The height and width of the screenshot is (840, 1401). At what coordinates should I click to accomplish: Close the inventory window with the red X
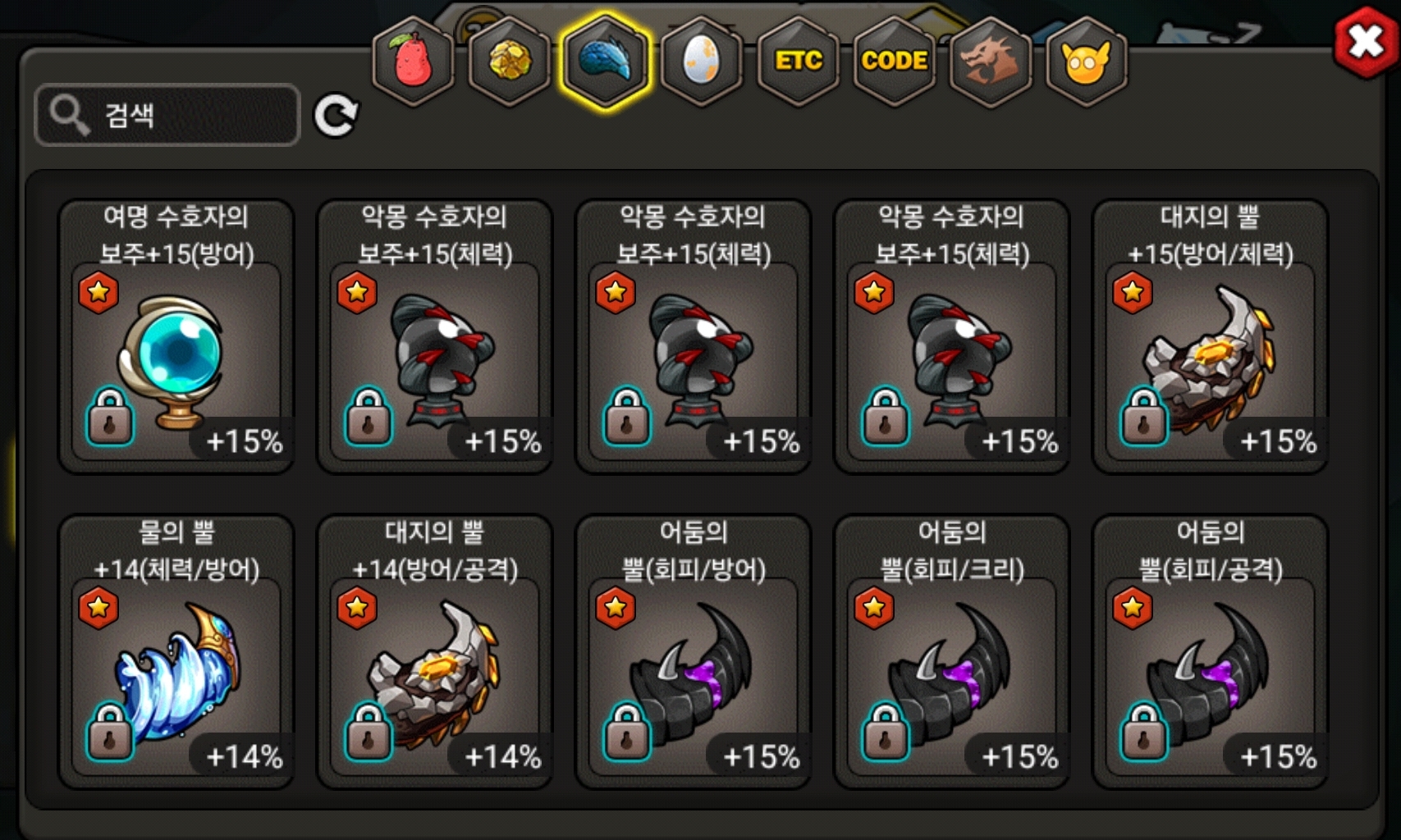(1365, 42)
